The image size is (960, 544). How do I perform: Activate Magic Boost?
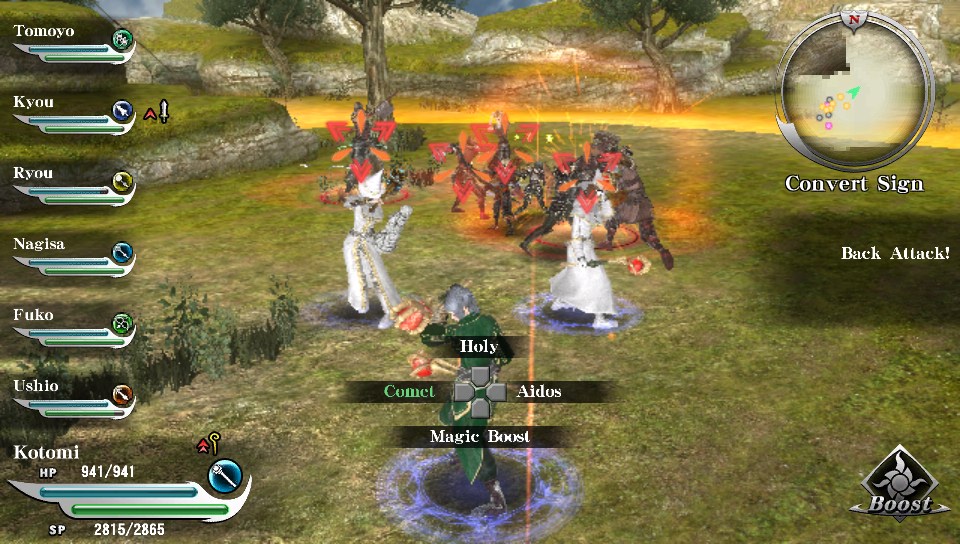[480, 436]
